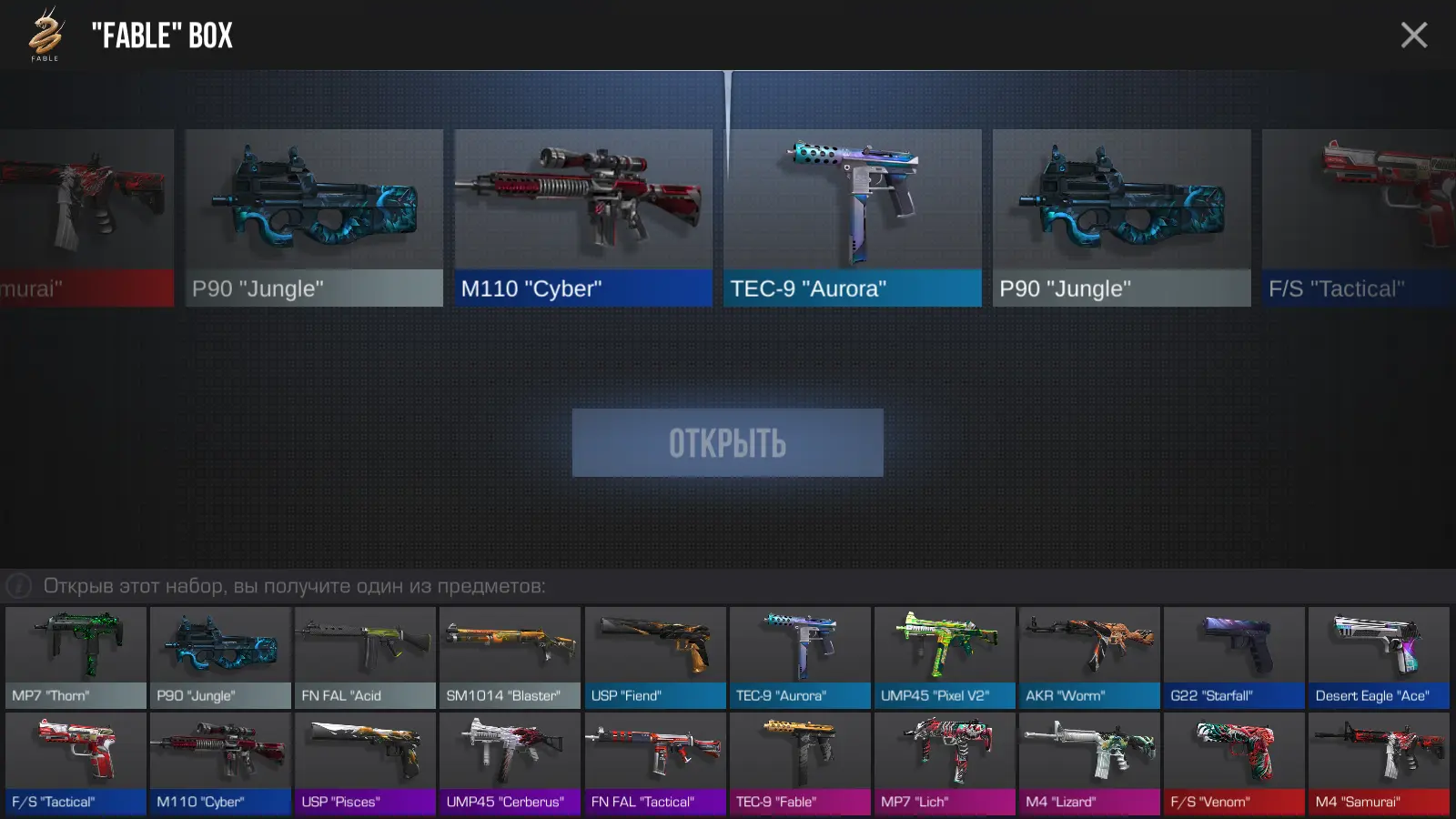This screenshot has height=819, width=1456.
Task: Select the UMP45 "Pixel V2" item tile
Action: [945, 657]
